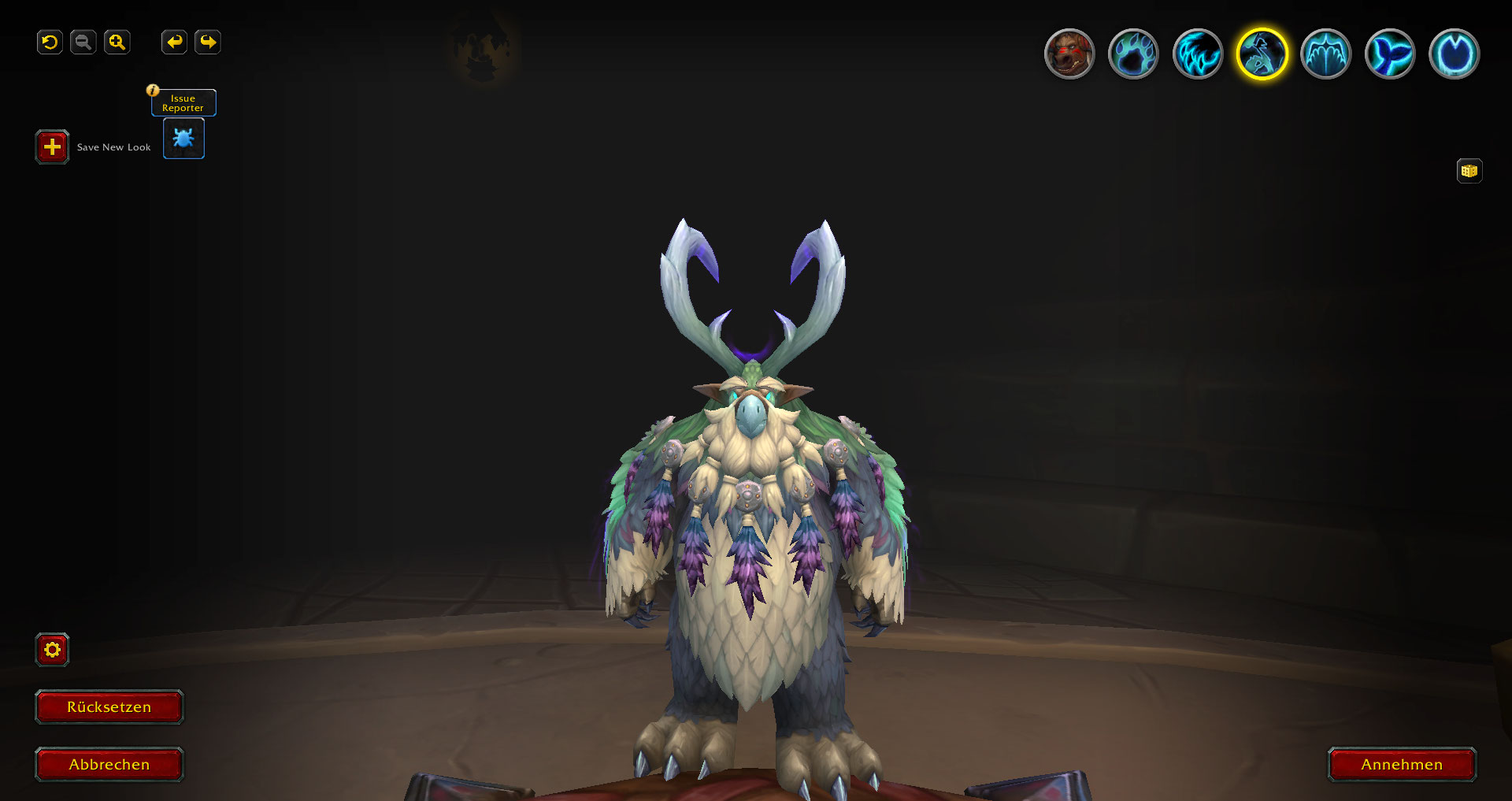Randomize appearance with the yellow dice button
Screen dimensions: 1512x801
[x=1469, y=171]
